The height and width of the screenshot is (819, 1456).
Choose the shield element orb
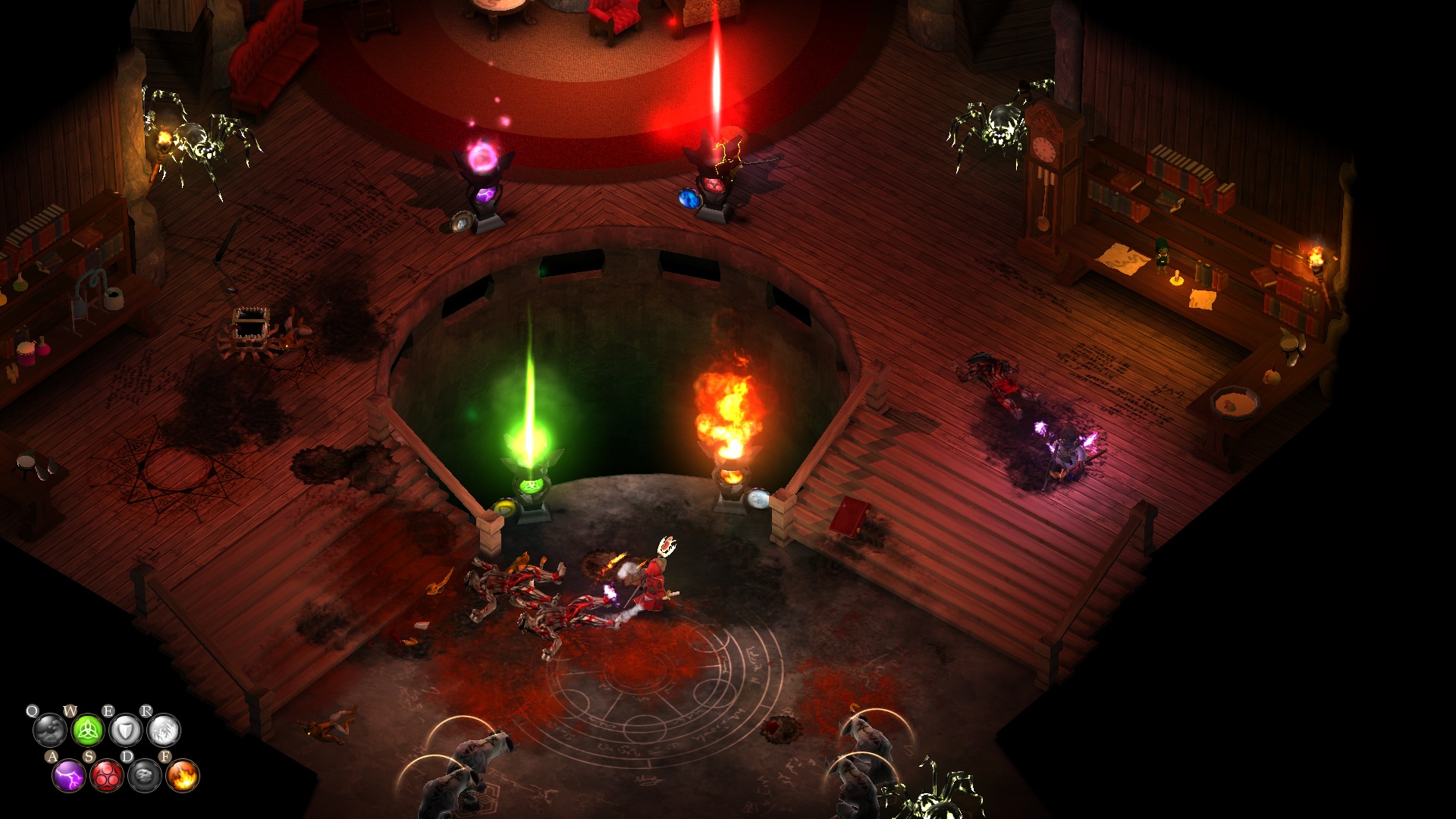click(125, 731)
